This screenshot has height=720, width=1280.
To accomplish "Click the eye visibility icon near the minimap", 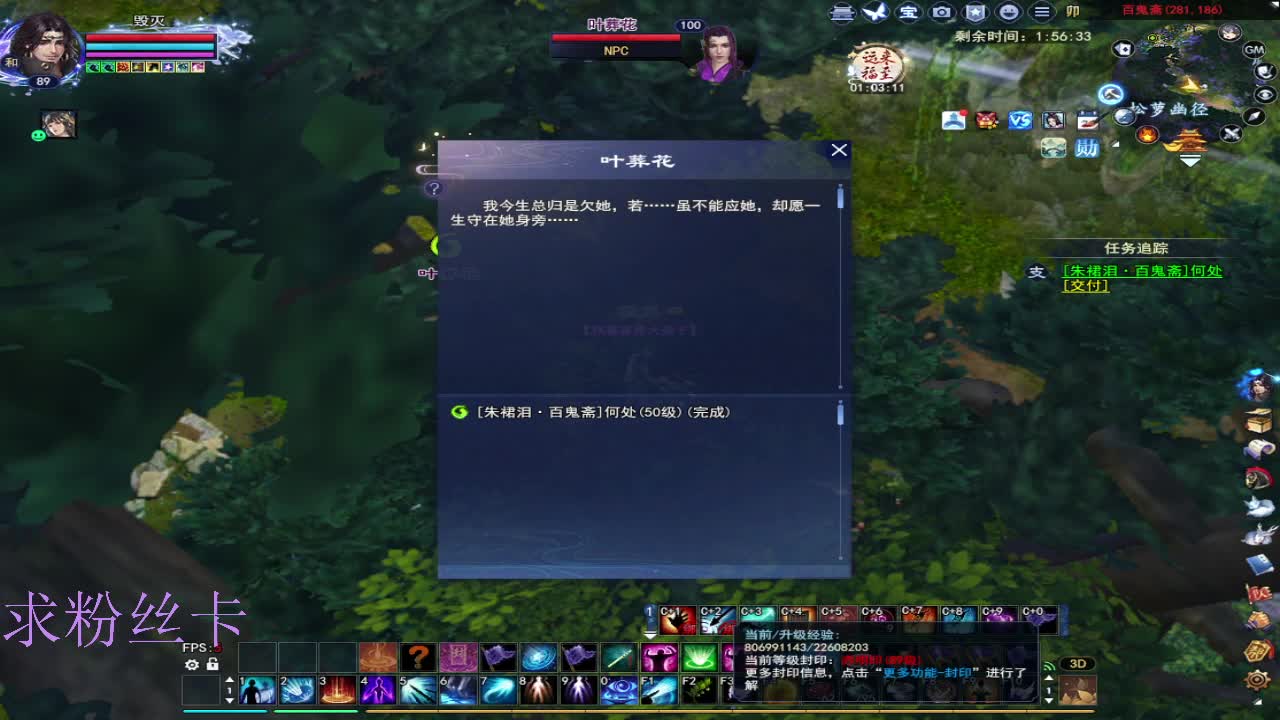I will tap(1265, 95).
